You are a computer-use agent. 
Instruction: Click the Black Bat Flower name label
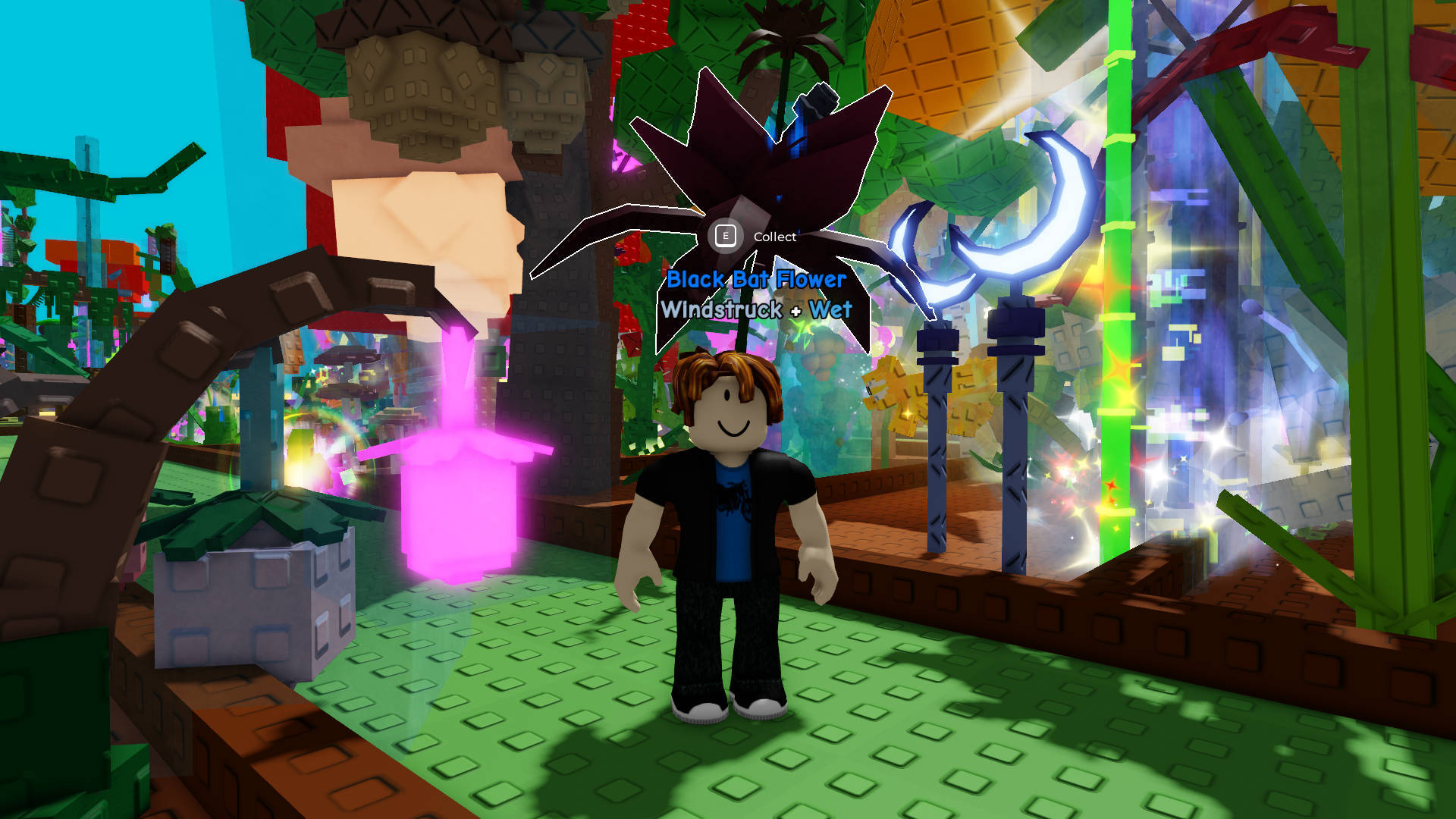point(756,279)
